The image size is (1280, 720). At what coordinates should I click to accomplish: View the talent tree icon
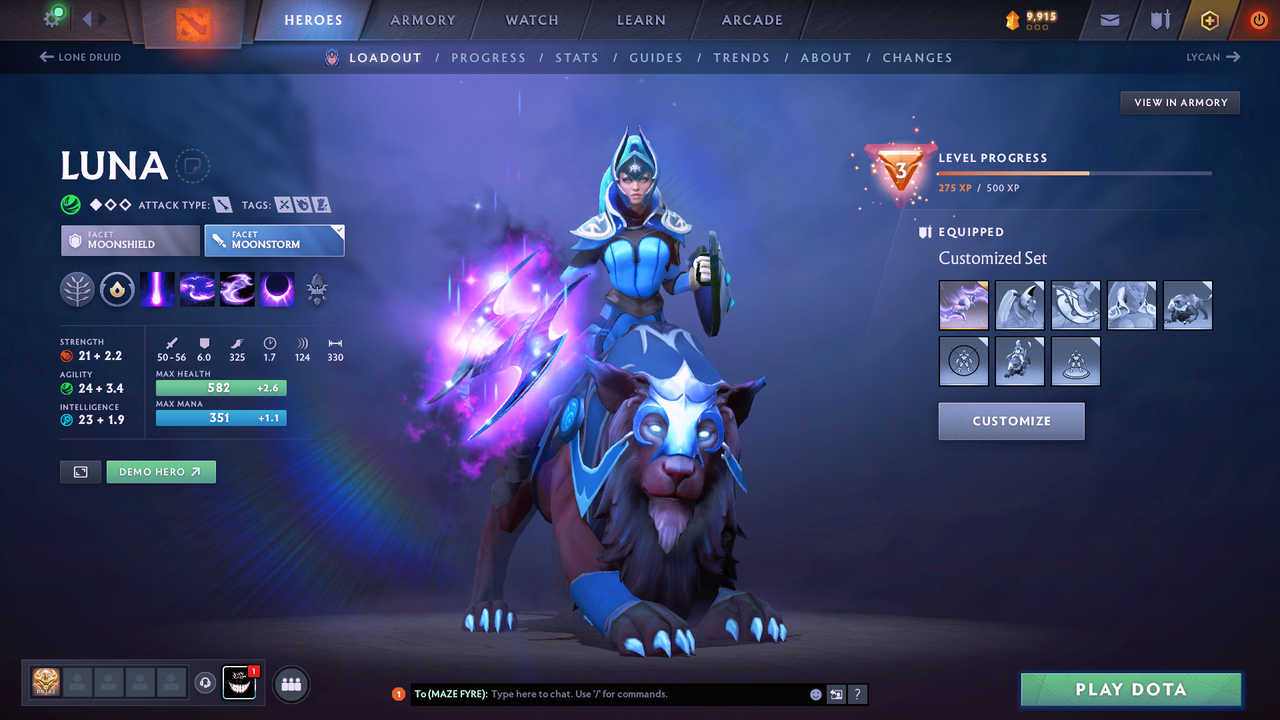(77, 289)
